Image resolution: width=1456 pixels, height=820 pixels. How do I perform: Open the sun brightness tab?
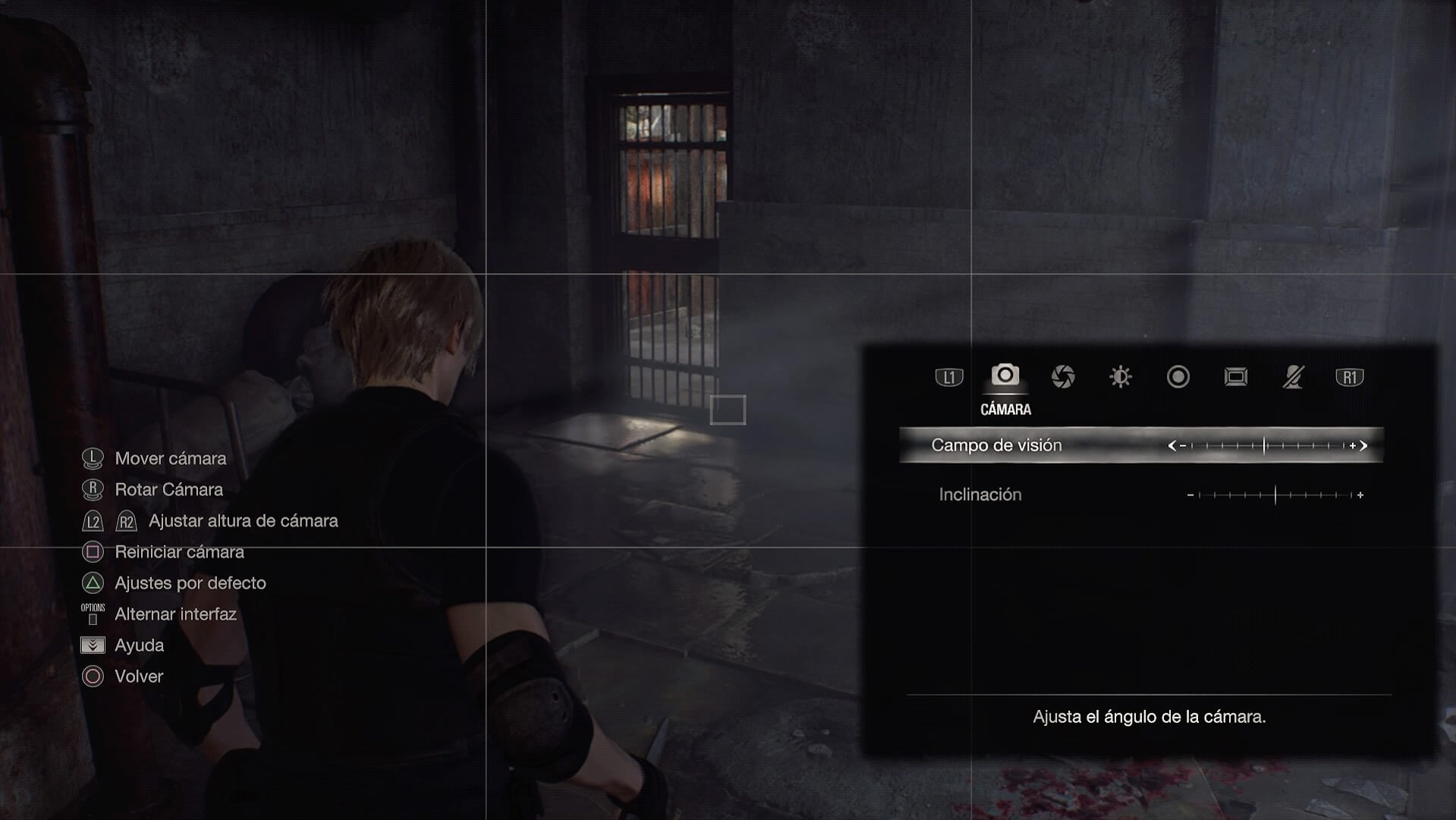pos(1121,376)
